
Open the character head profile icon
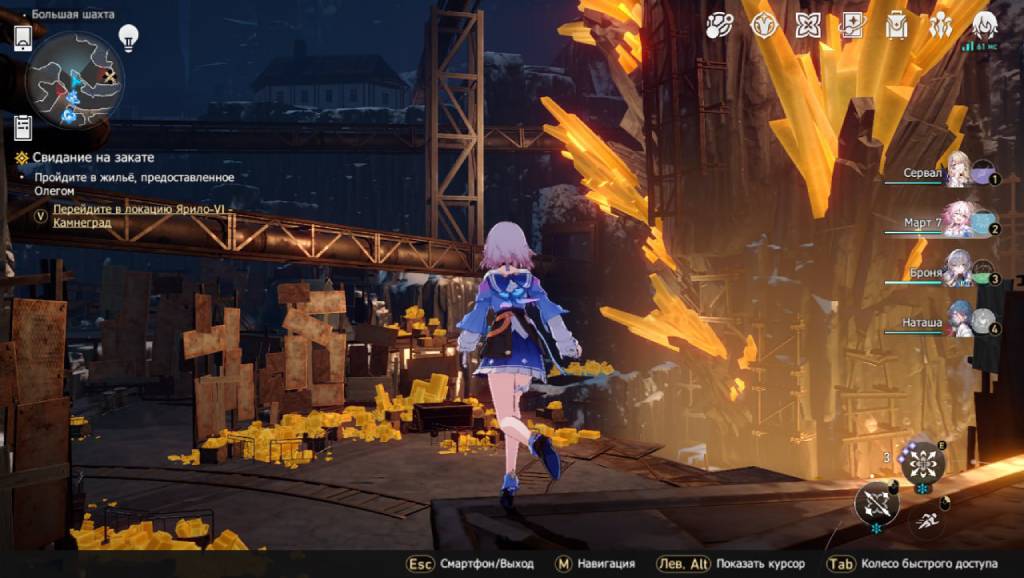pos(984,24)
